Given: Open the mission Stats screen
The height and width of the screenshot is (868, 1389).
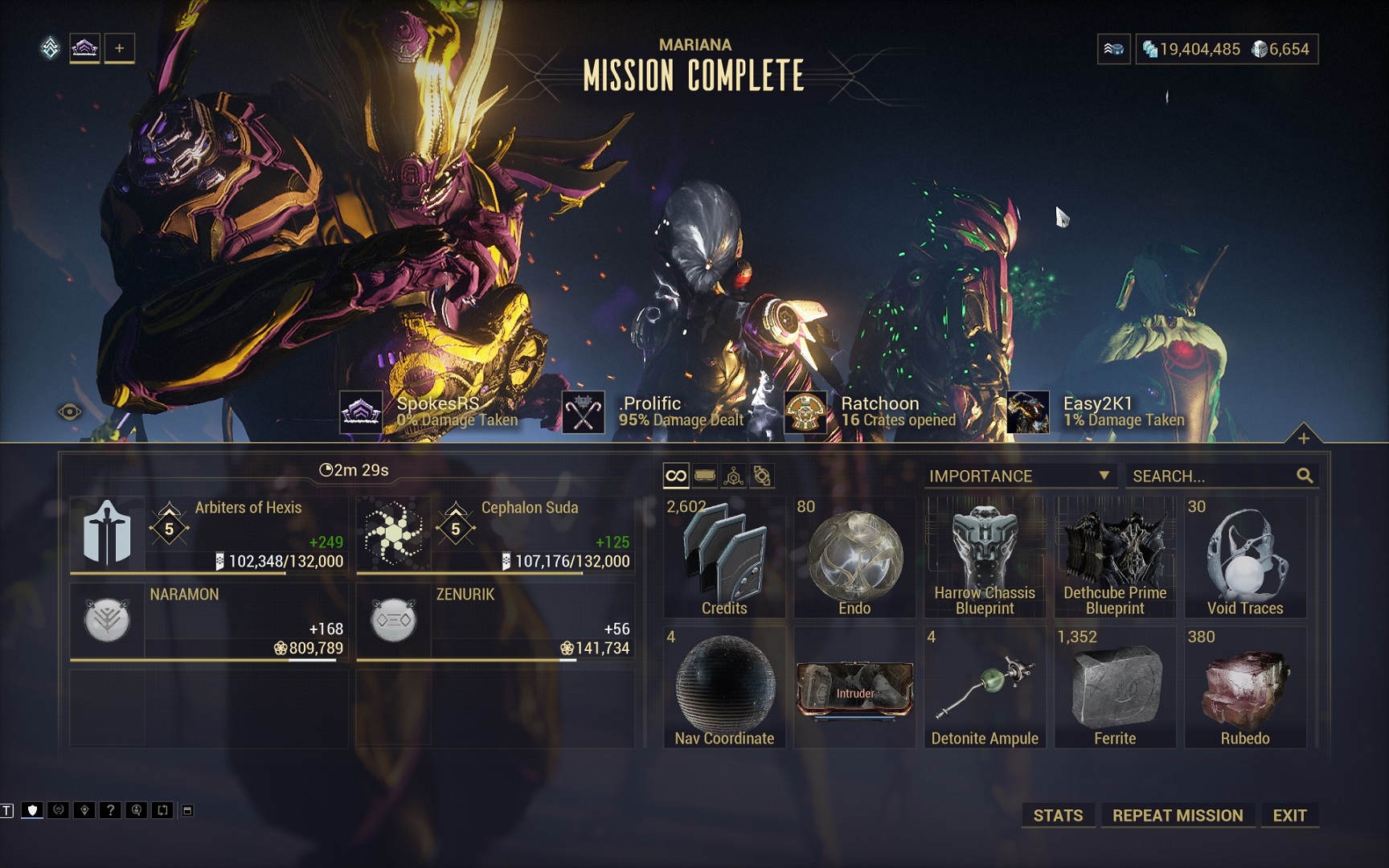Looking at the screenshot, I should tap(1058, 815).
